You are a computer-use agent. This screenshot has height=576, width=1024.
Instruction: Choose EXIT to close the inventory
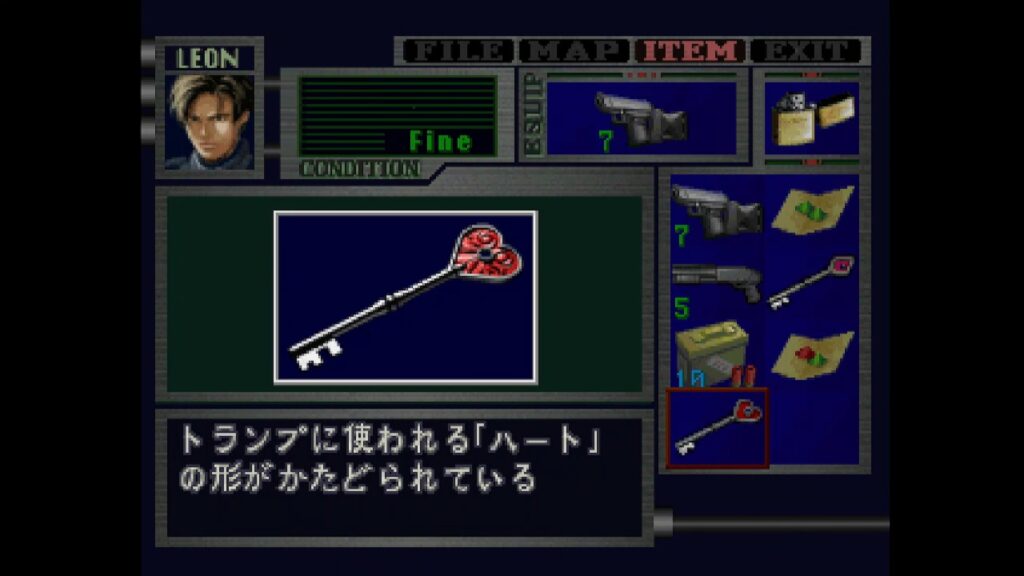(x=807, y=51)
